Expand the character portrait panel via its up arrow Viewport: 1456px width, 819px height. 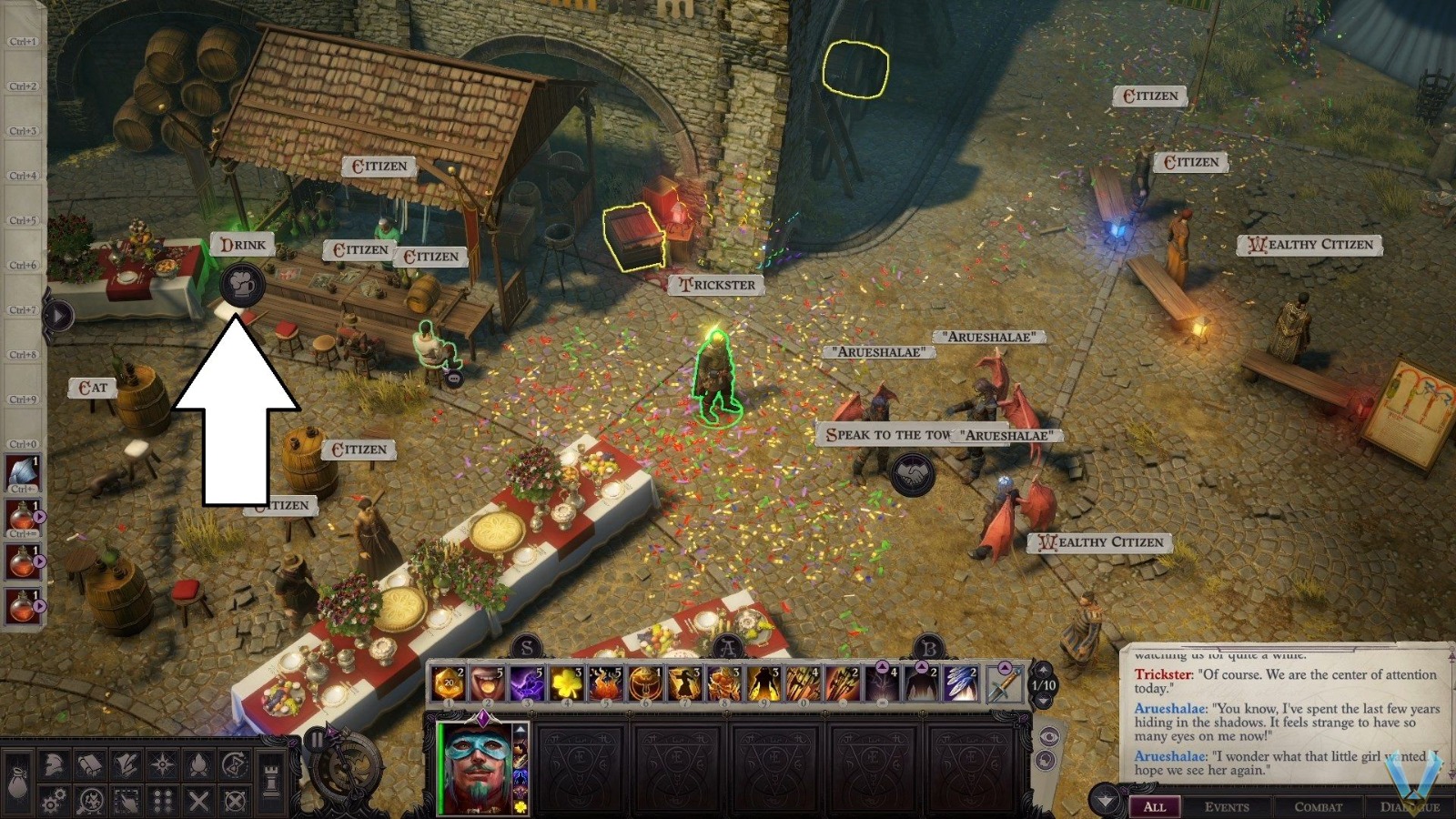(x=520, y=729)
